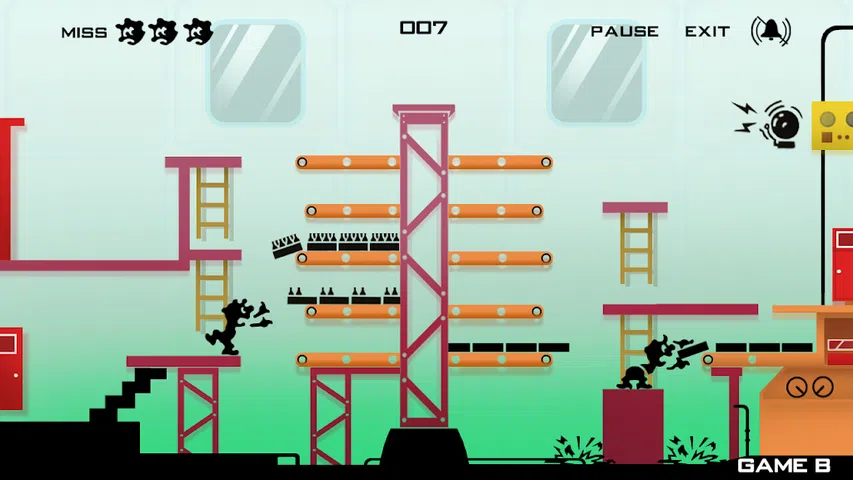Viewport: 853px width, 480px height.
Task: Pause the game
Action: [624, 31]
